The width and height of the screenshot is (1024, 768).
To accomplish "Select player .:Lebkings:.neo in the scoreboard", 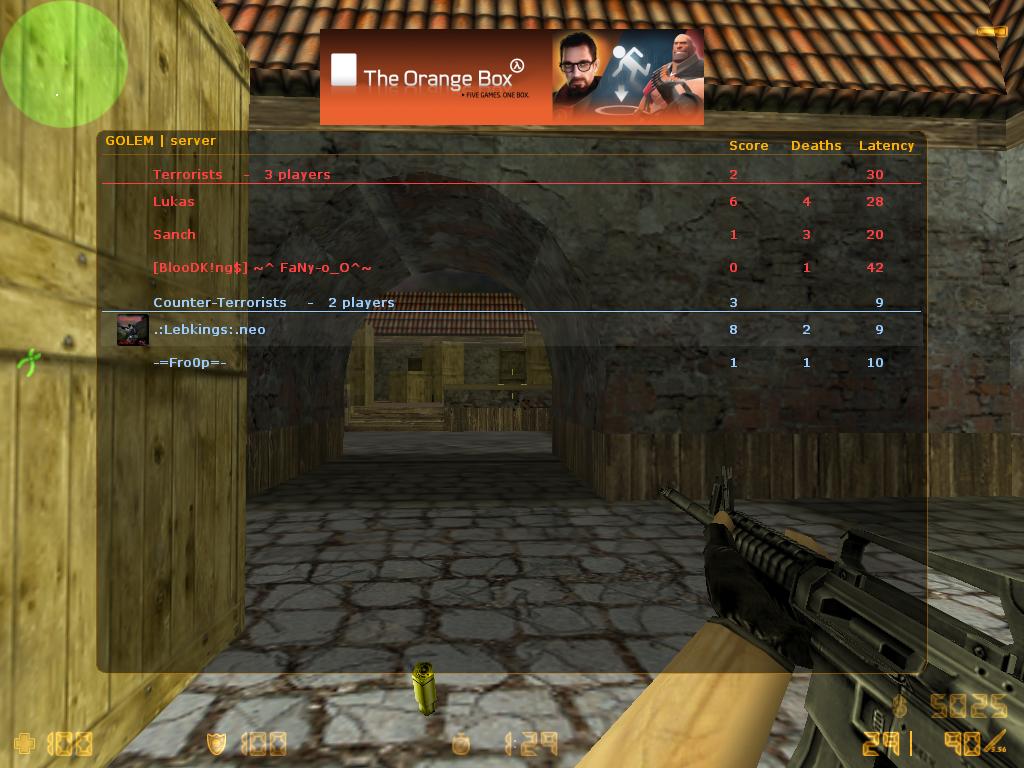I will [x=209, y=330].
